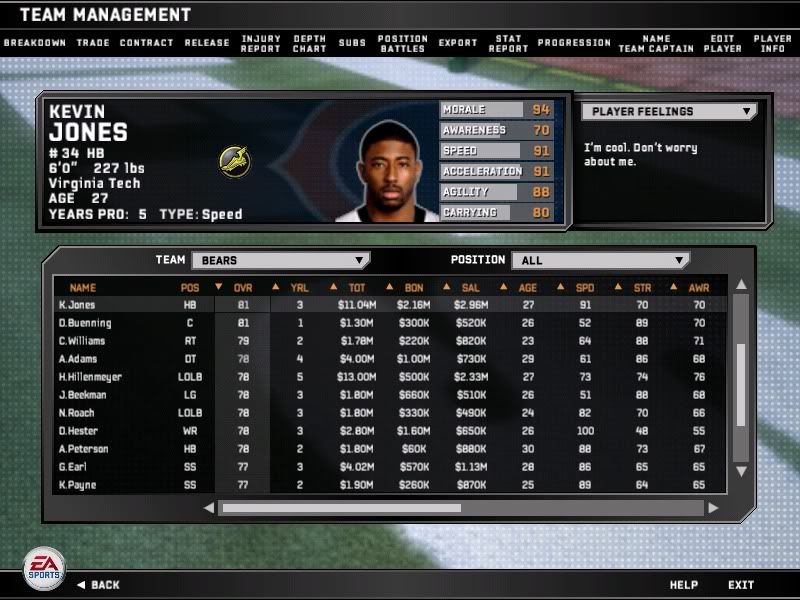Open the Player Info page
800x600 pixels.
point(773,43)
